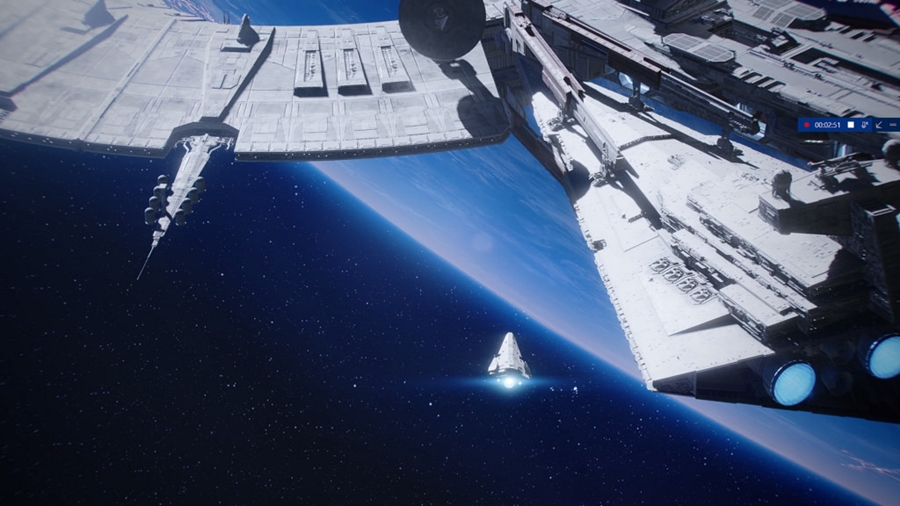This screenshot has height=506, width=900.
Task: Stop the screen recording
Action: pos(851,125)
